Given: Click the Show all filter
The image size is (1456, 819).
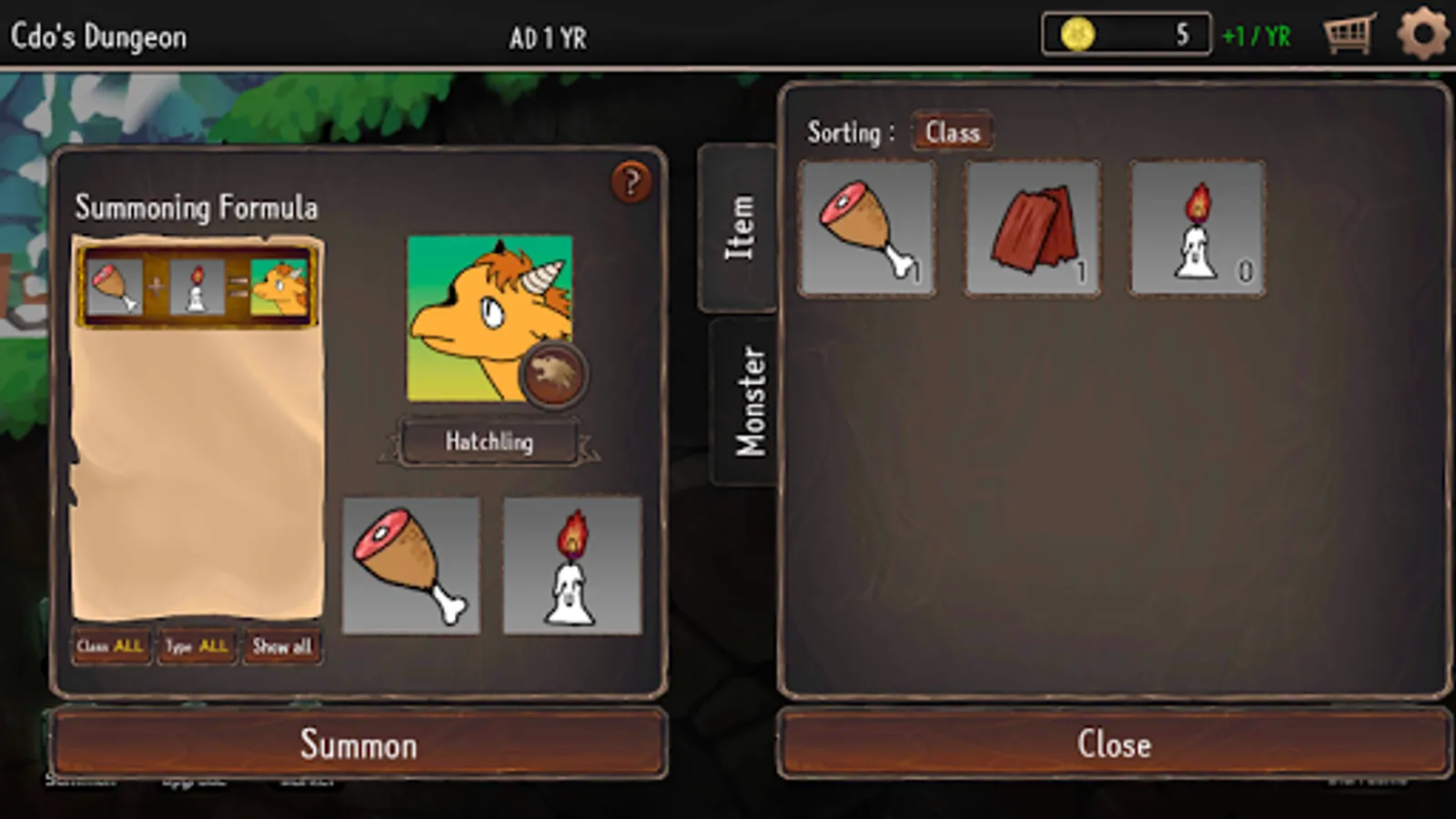Looking at the screenshot, I should click(x=282, y=646).
